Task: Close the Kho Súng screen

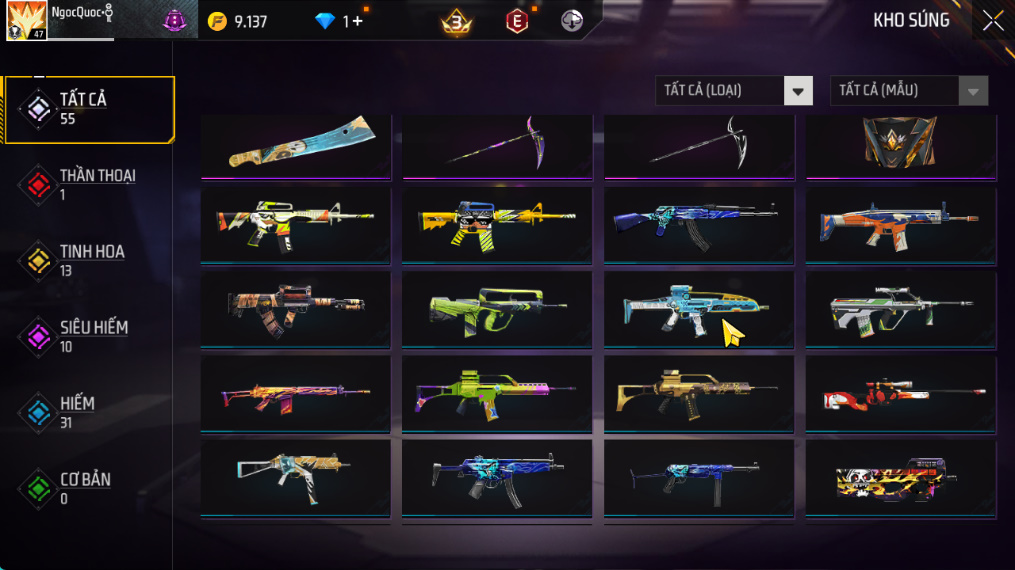Action: pyautogui.click(x=992, y=21)
